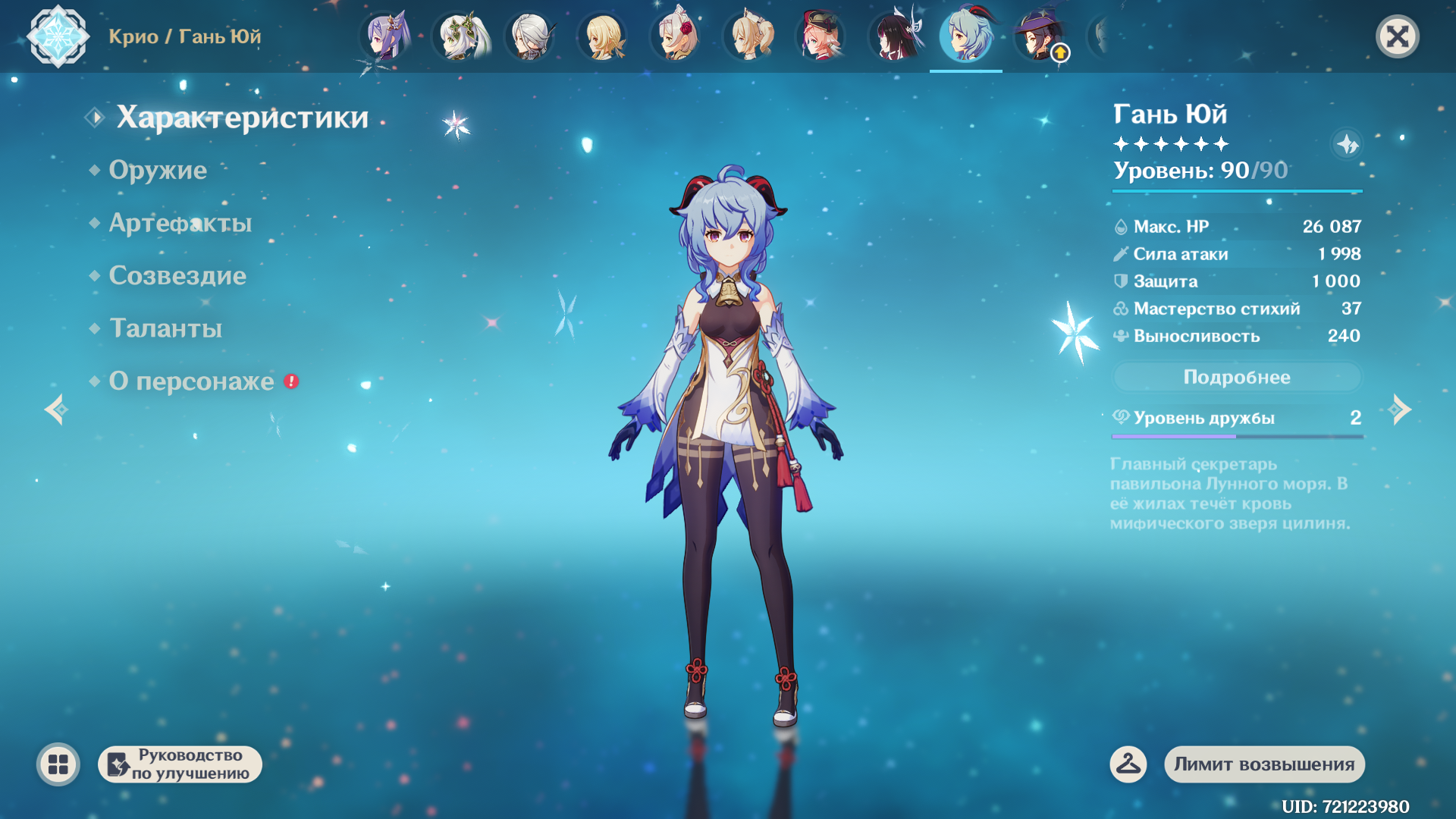1456x819 pixels.
Task: Select Noelle's portrait with red rose
Action: coord(676,36)
